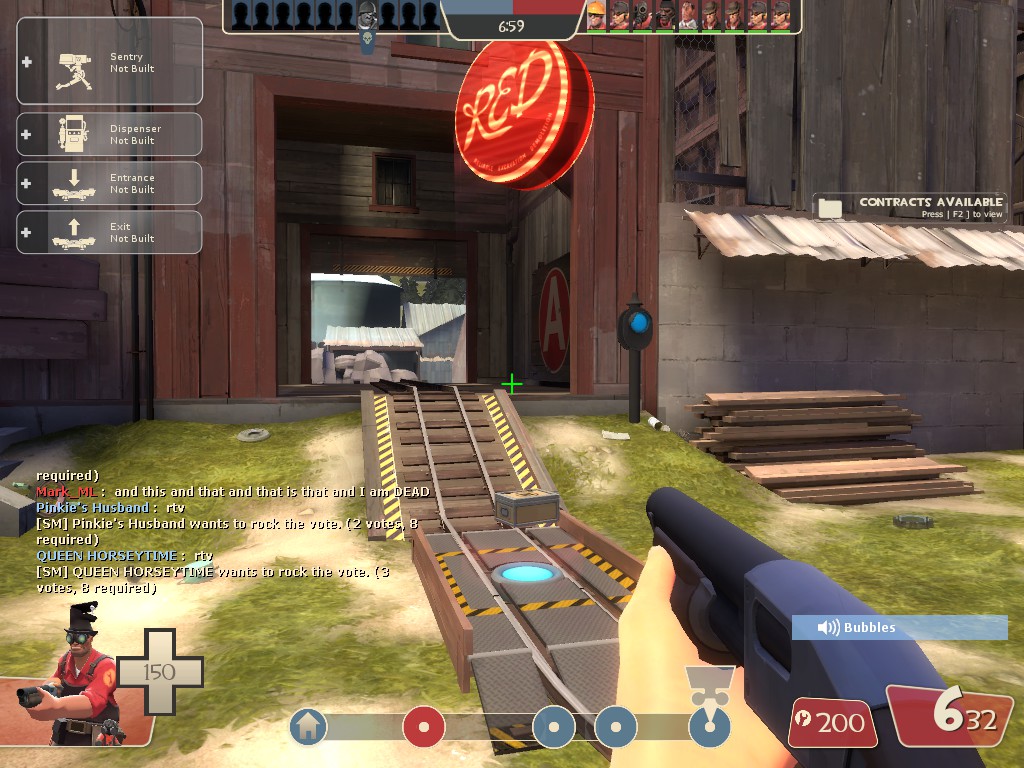The height and width of the screenshot is (768, 1024).
Task: Choose the teleporter Entrance build panel
Action: (x=110, y=183)
